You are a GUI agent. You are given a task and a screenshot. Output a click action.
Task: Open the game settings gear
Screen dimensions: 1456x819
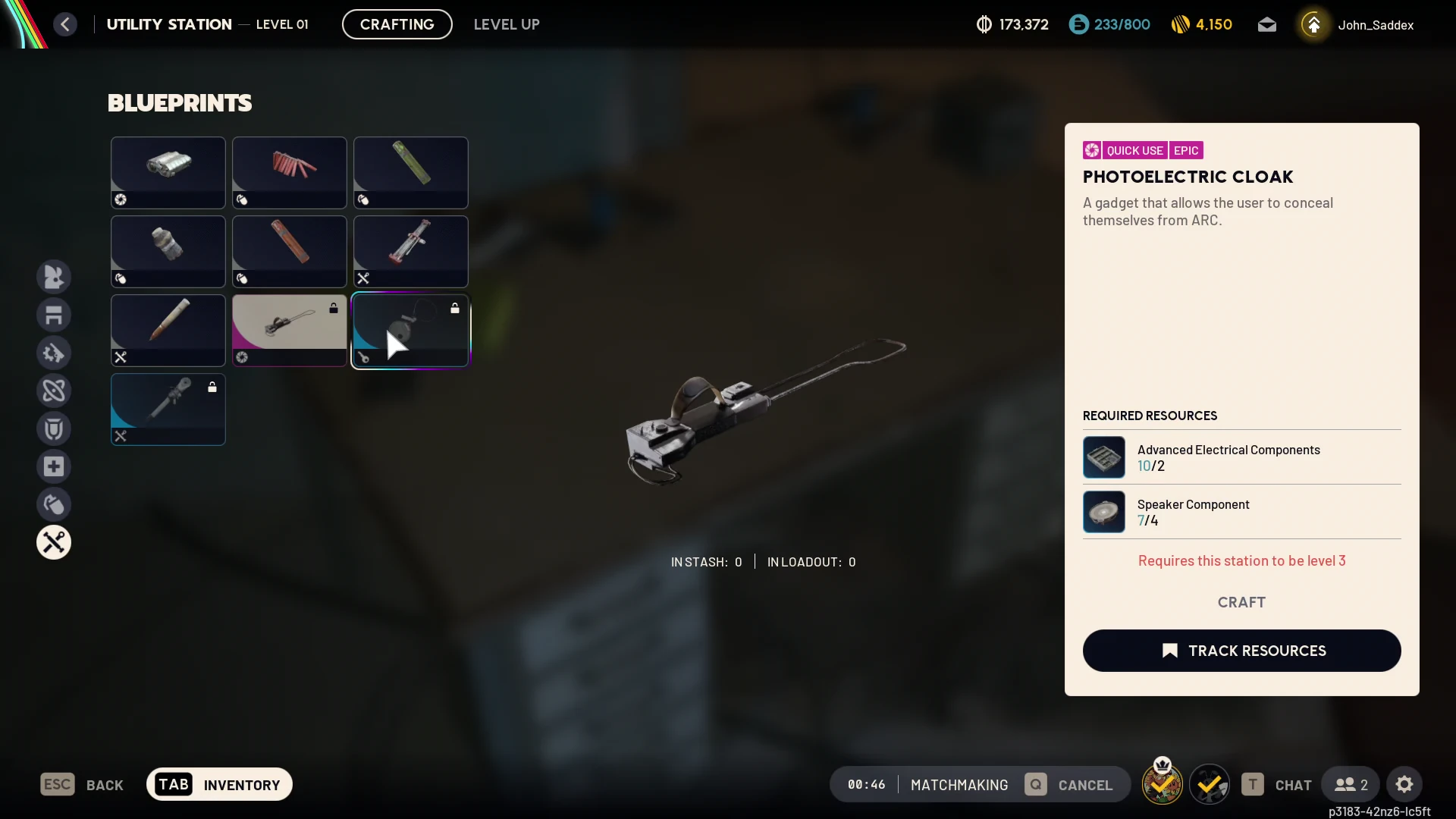1404,784
